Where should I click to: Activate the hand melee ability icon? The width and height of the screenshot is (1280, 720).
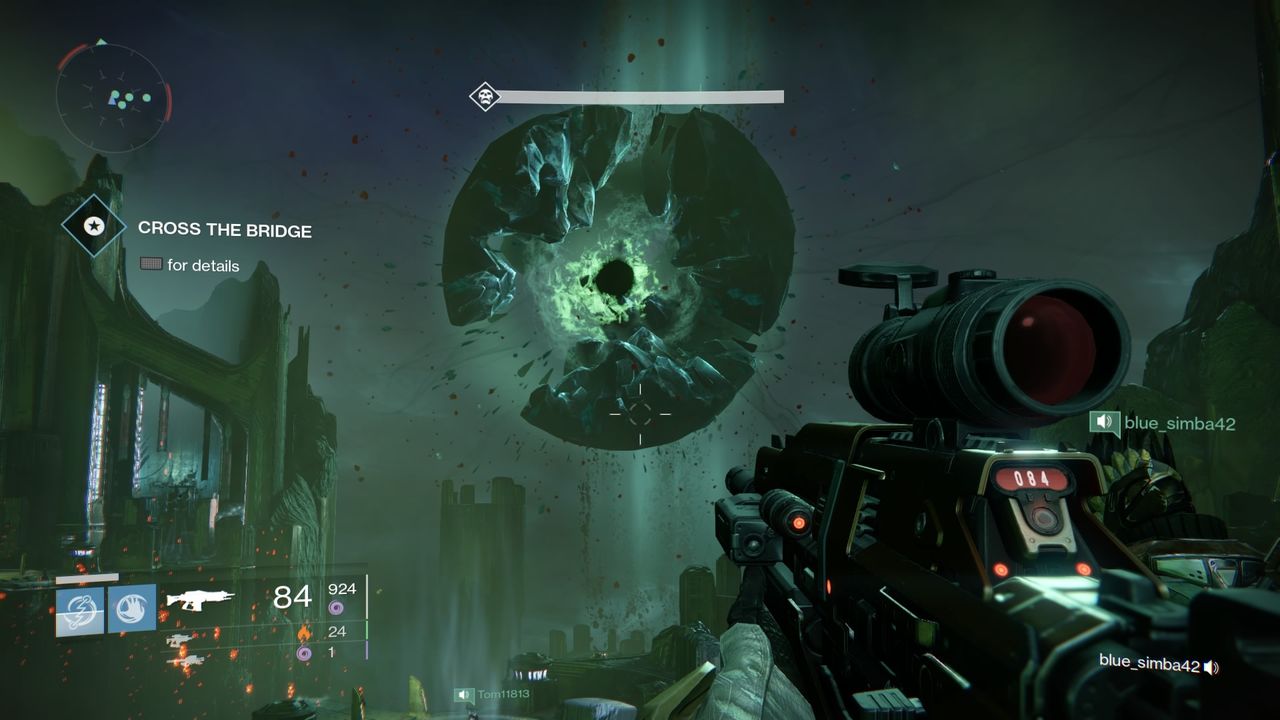132,609
